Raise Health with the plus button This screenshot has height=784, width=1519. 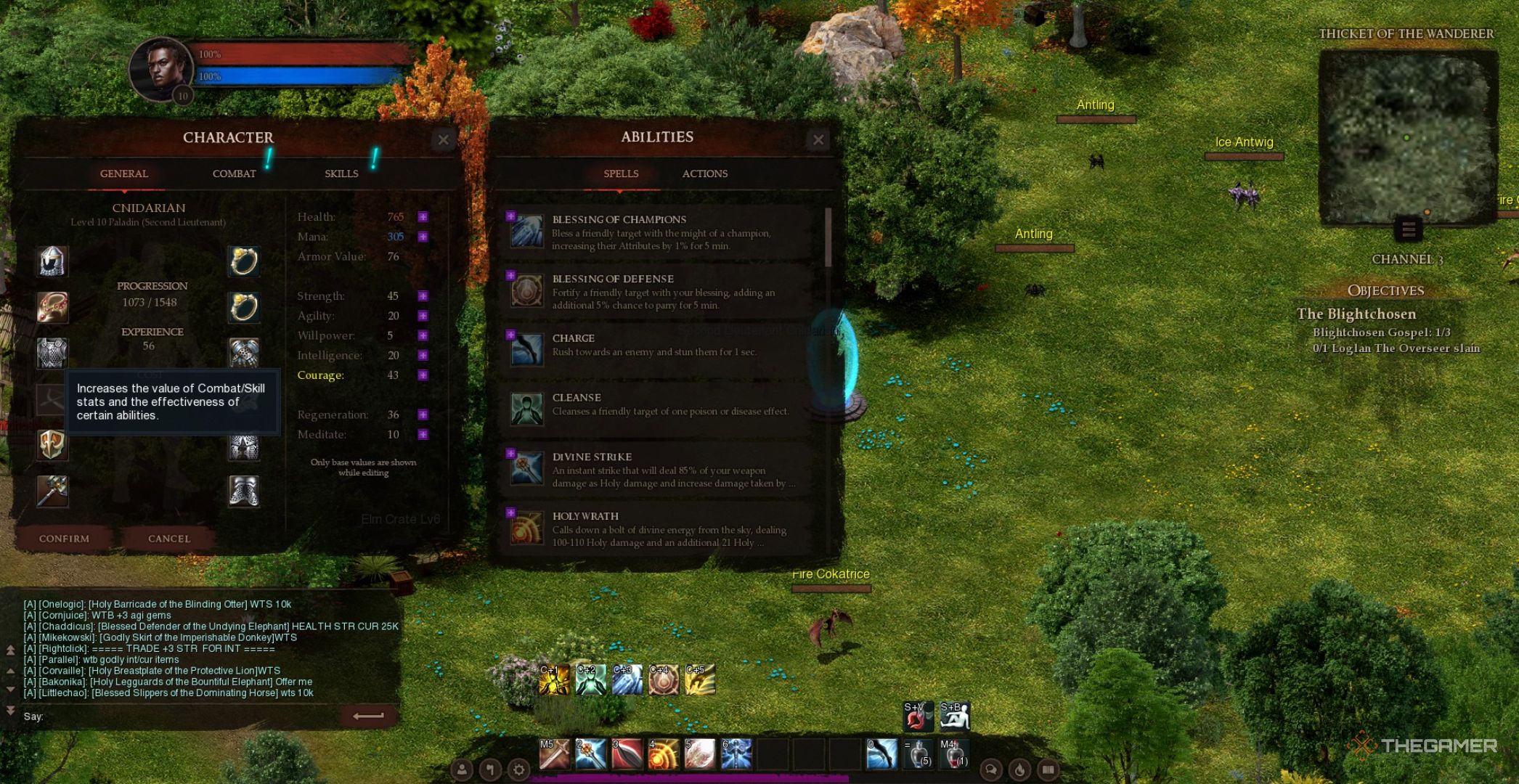(423, 217)
